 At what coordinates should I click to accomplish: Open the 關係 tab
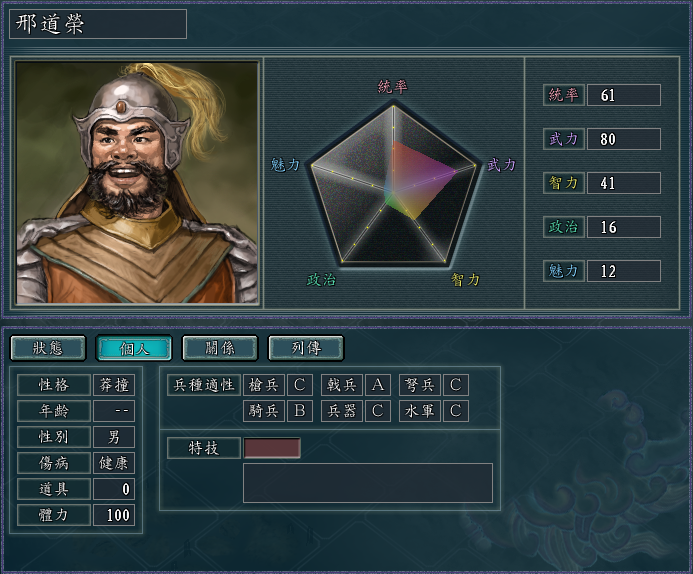coord(219,348)
